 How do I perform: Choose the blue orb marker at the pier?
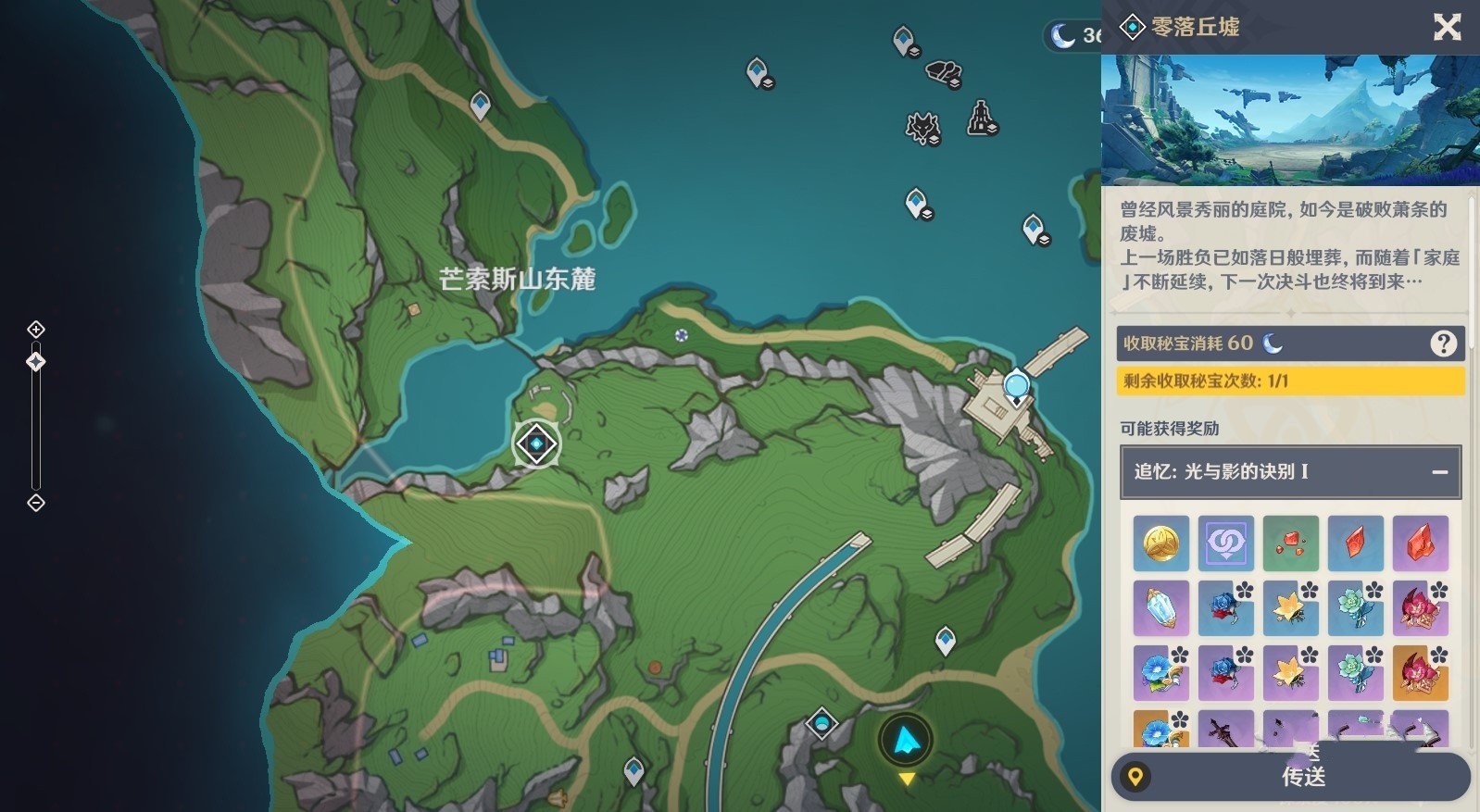[1016, 384]
